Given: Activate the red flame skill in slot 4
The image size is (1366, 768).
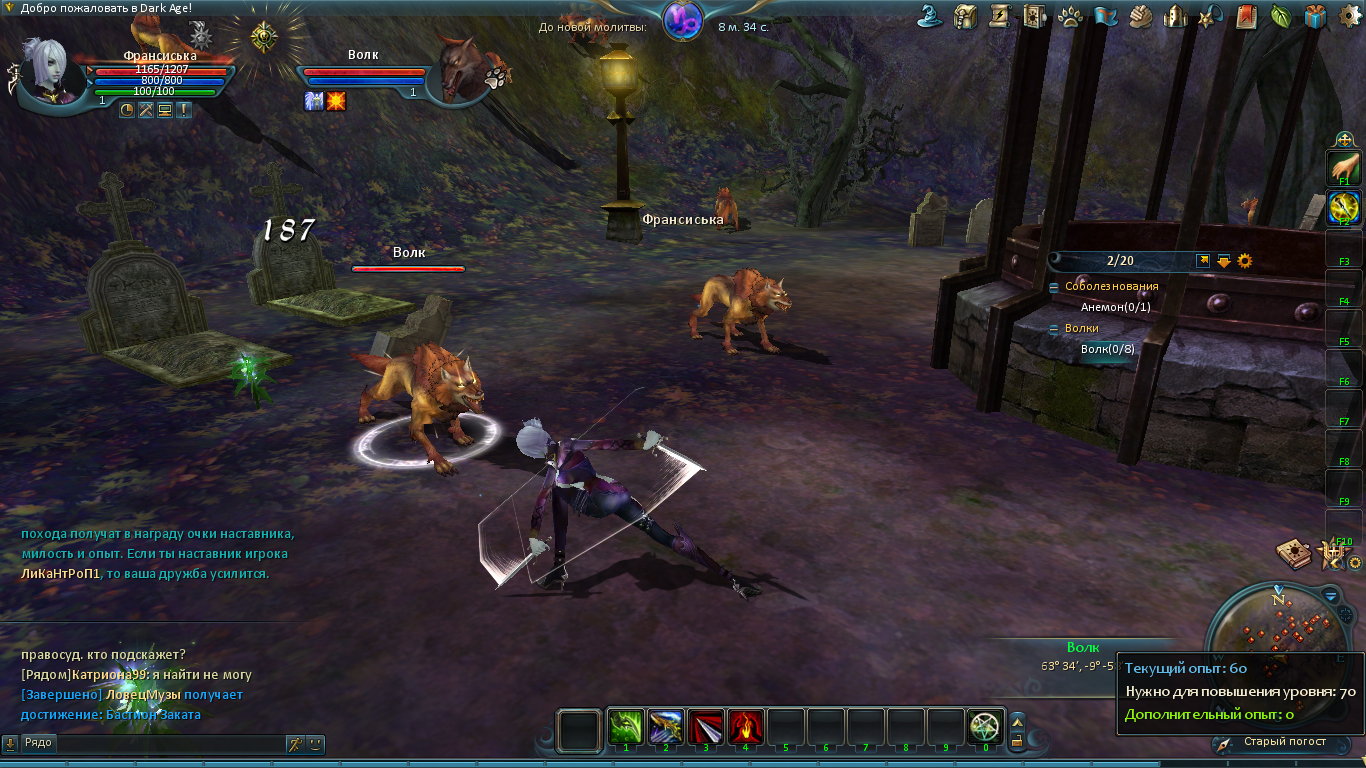Looking at the screenshot, I should point(746,726).
